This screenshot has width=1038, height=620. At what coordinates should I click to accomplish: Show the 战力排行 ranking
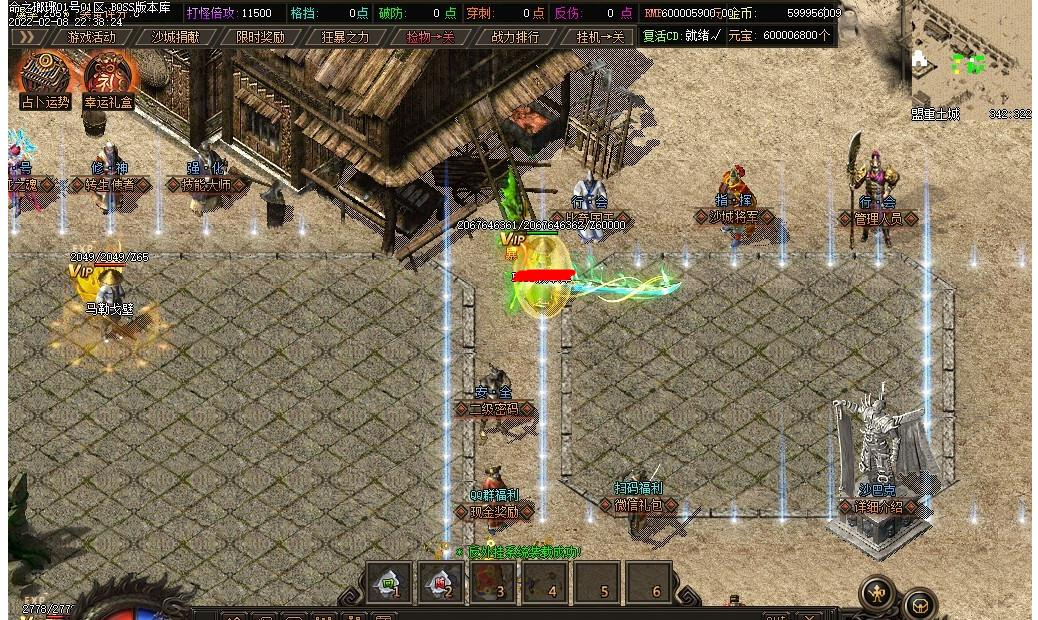515,37
